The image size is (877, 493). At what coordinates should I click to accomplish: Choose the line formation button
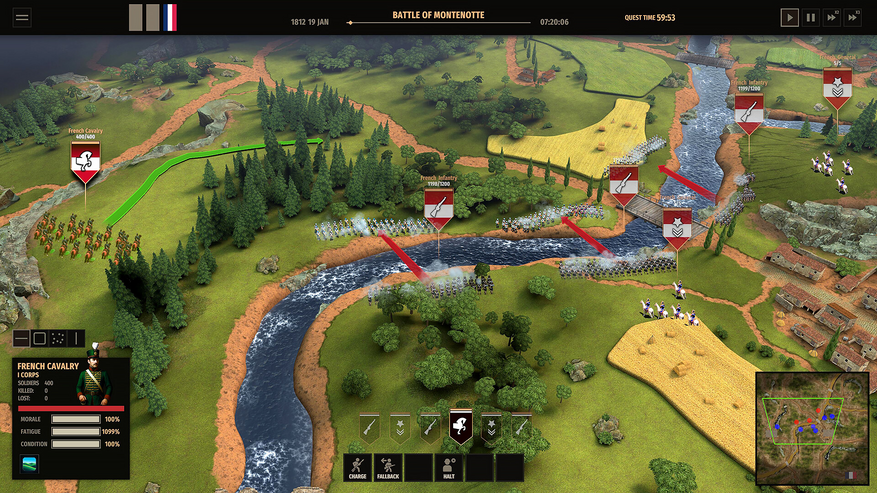pos(22,339)
